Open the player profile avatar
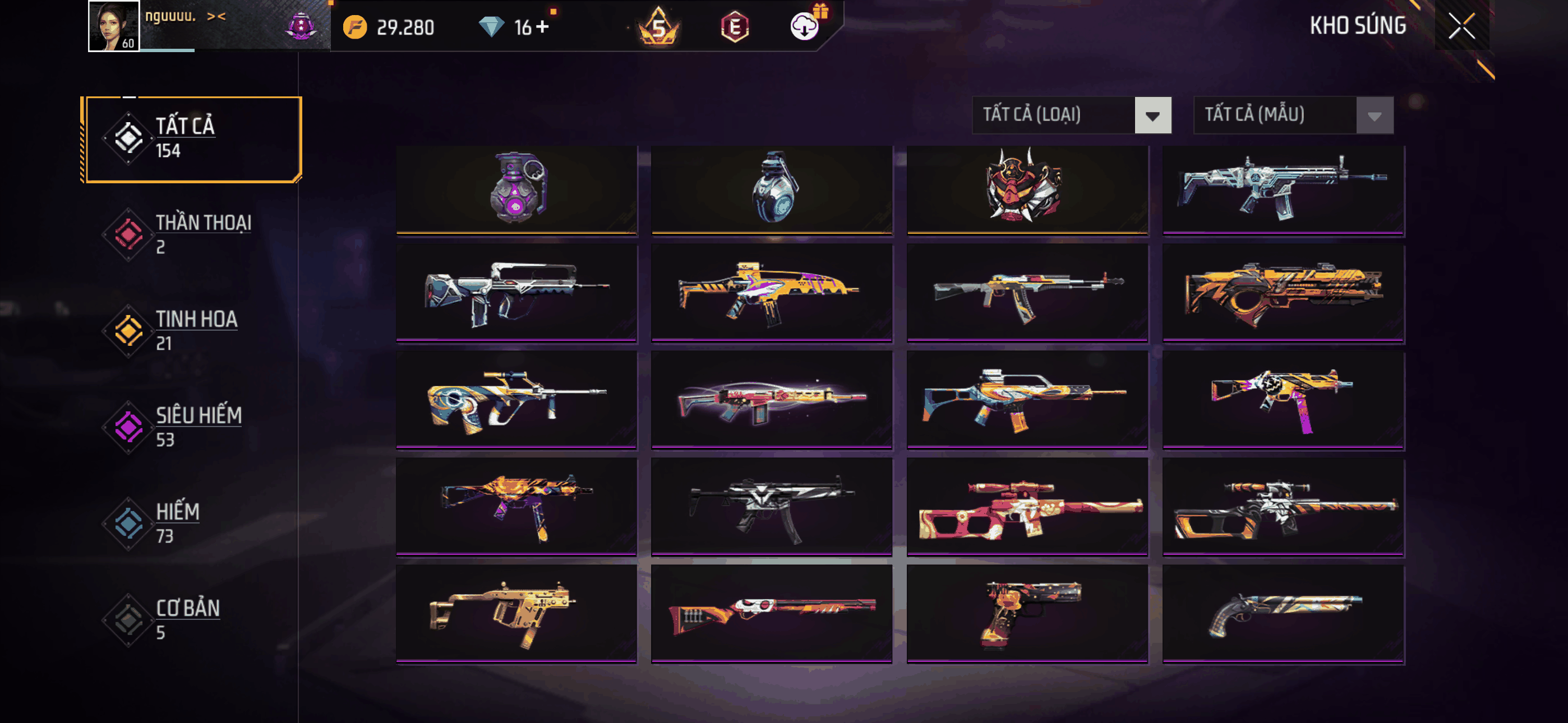Image resolution: width=1568 pixels, height=723 pixels. pyautogui.click(x=114, y=26)
